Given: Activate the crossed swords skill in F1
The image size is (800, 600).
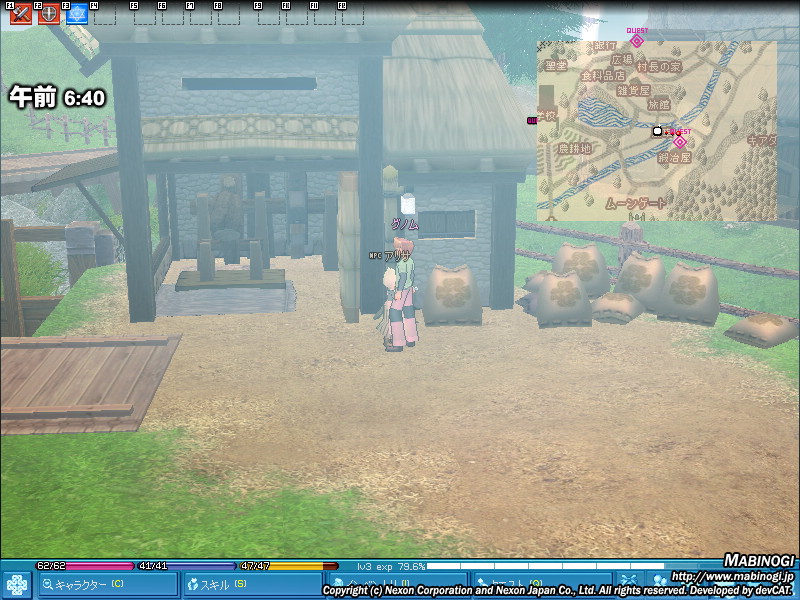Looking at the screenshot, I should click(x=20, y=14).
